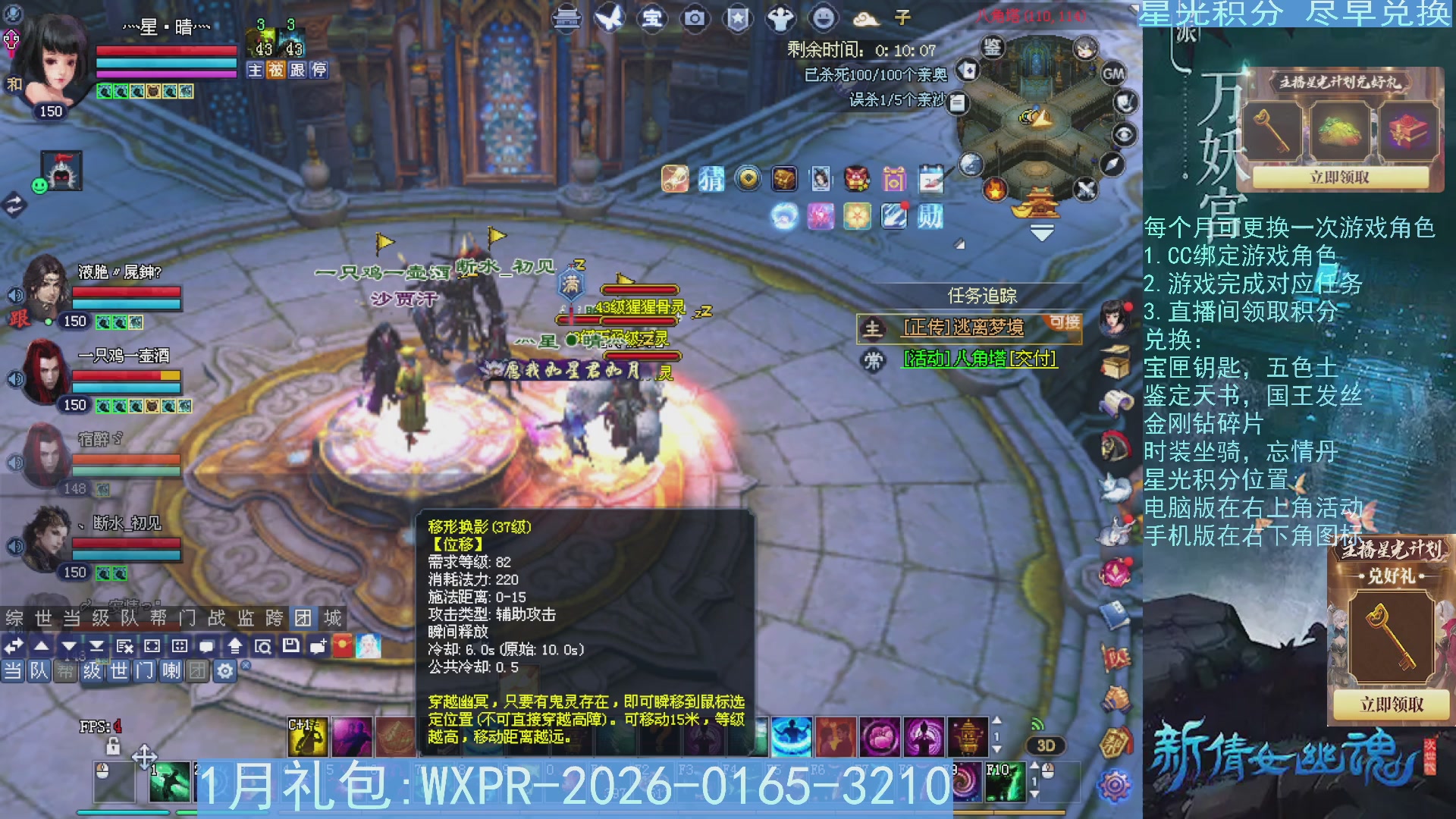The width and height of the screenshot is (1456, 819).
Task: Open the treasure chest activity icon
Action: [783, 179]
